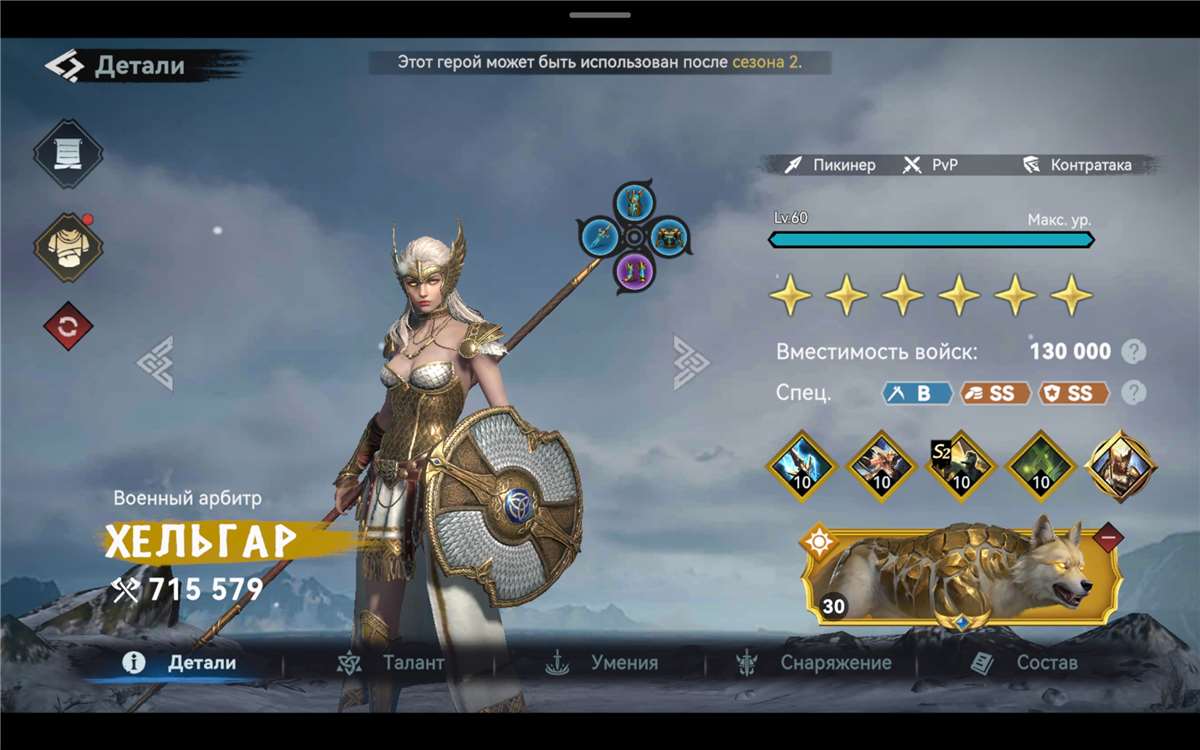Screen dimensions: 1200x750
Task: Show help for Спец. ratings
Action: [x=1133, y=392]
